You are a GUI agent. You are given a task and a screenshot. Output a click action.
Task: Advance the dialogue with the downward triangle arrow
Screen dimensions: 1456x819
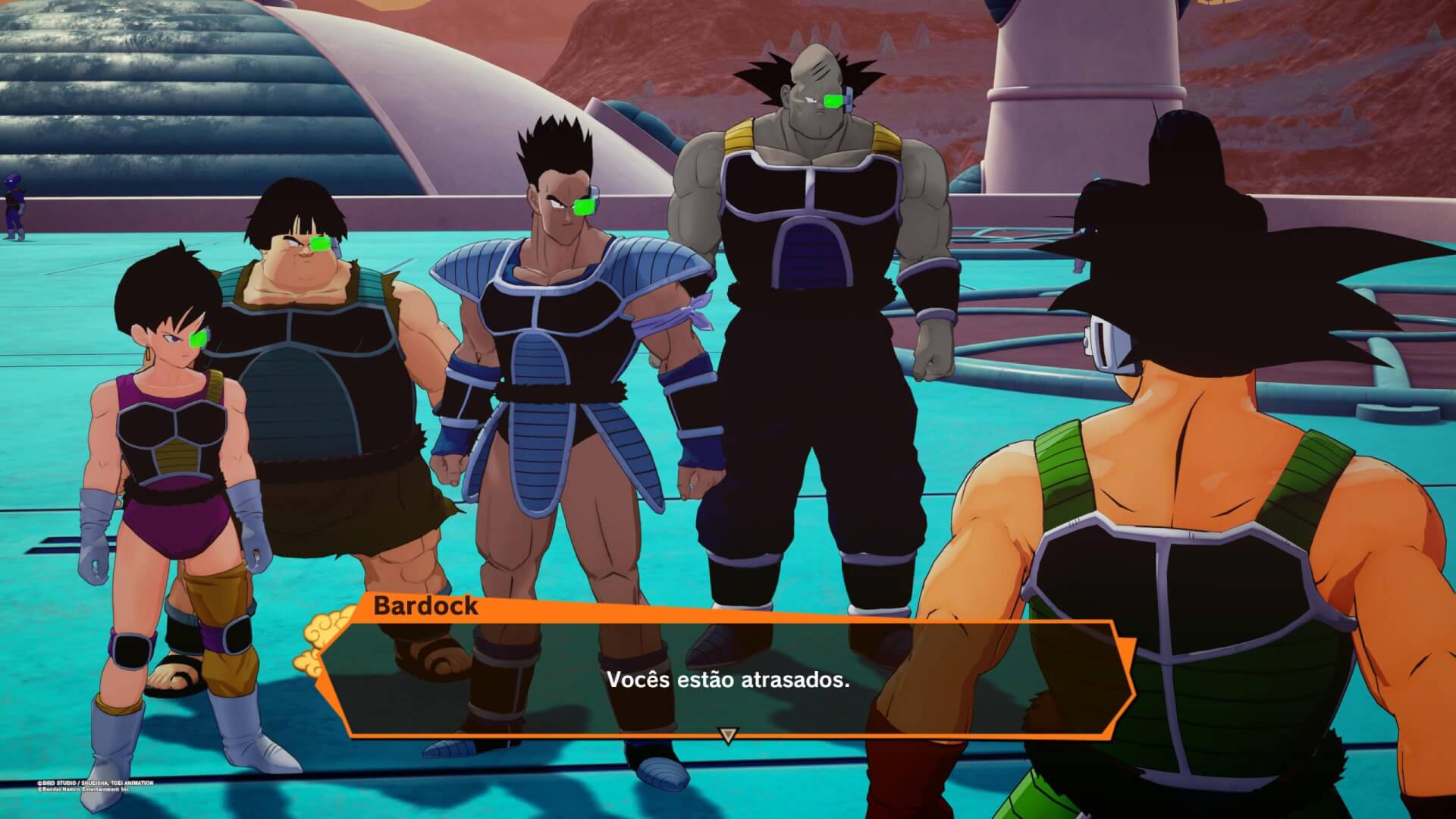pos(728,736)
